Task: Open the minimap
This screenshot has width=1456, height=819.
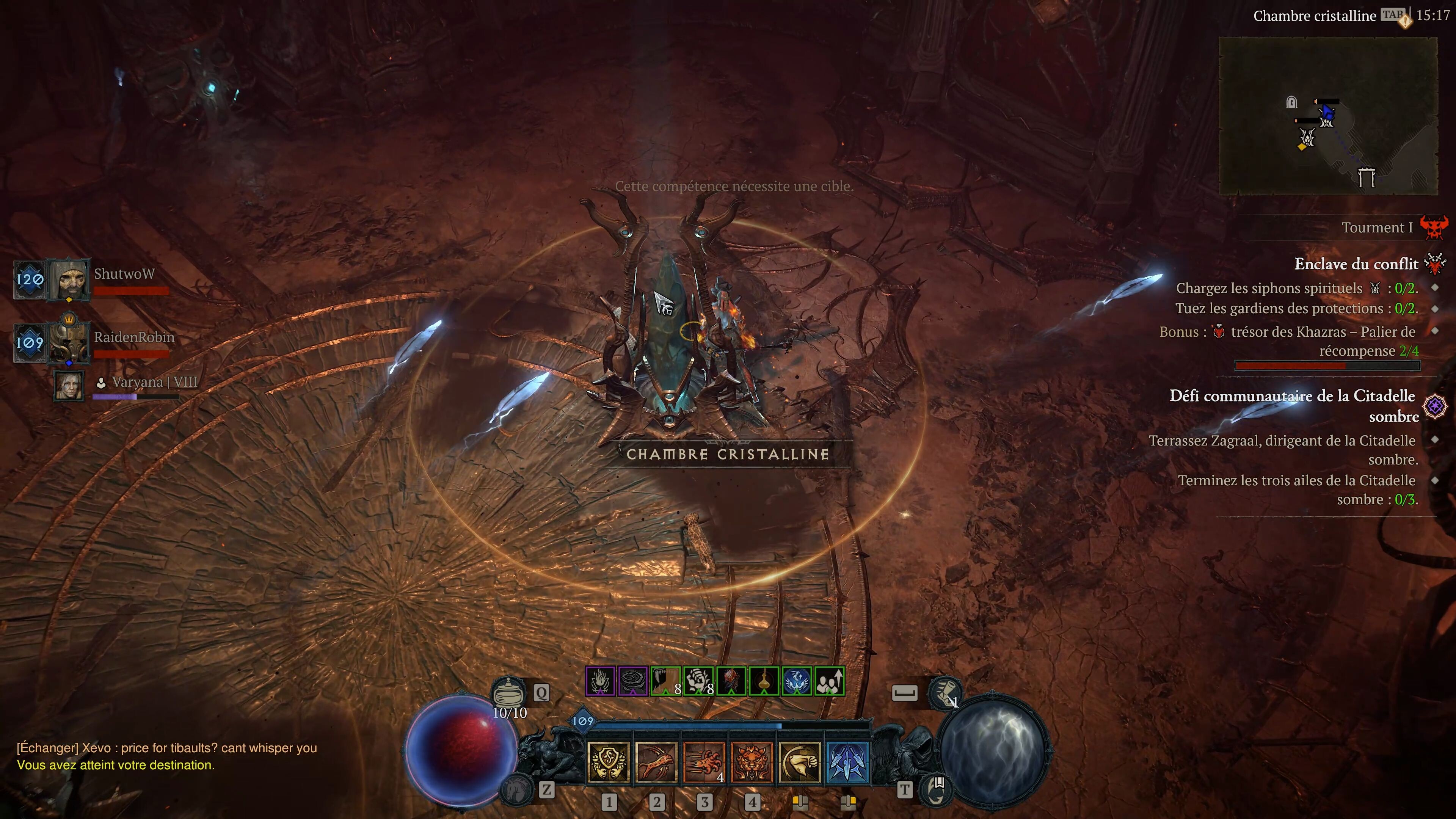Action: coord(1328,116)
